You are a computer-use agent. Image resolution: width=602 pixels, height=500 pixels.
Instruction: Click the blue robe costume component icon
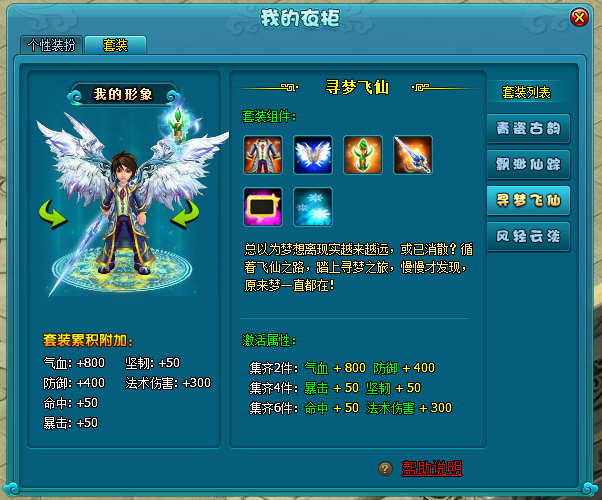[x=263, y=154]
